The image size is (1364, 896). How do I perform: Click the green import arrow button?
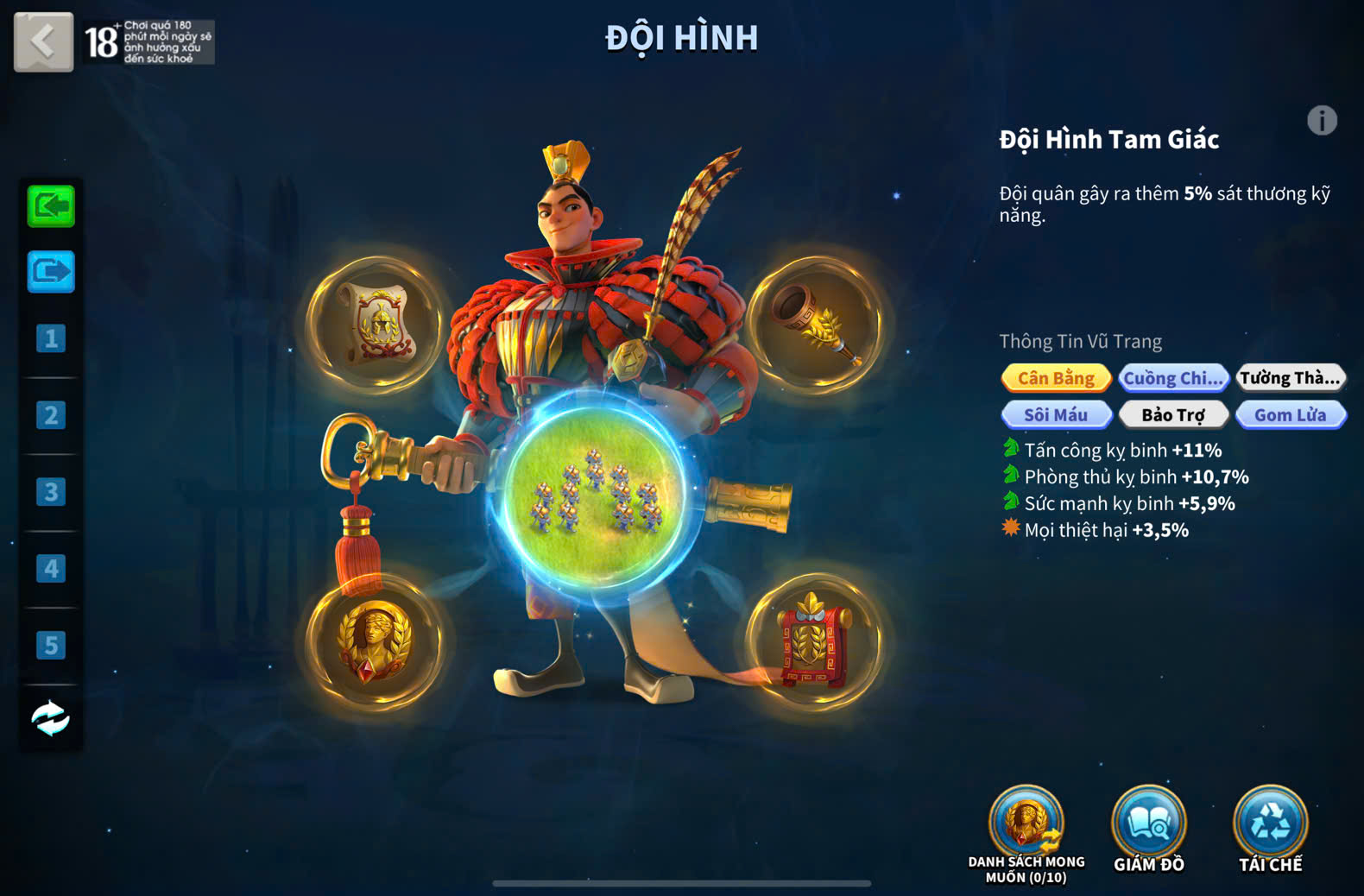51,206
